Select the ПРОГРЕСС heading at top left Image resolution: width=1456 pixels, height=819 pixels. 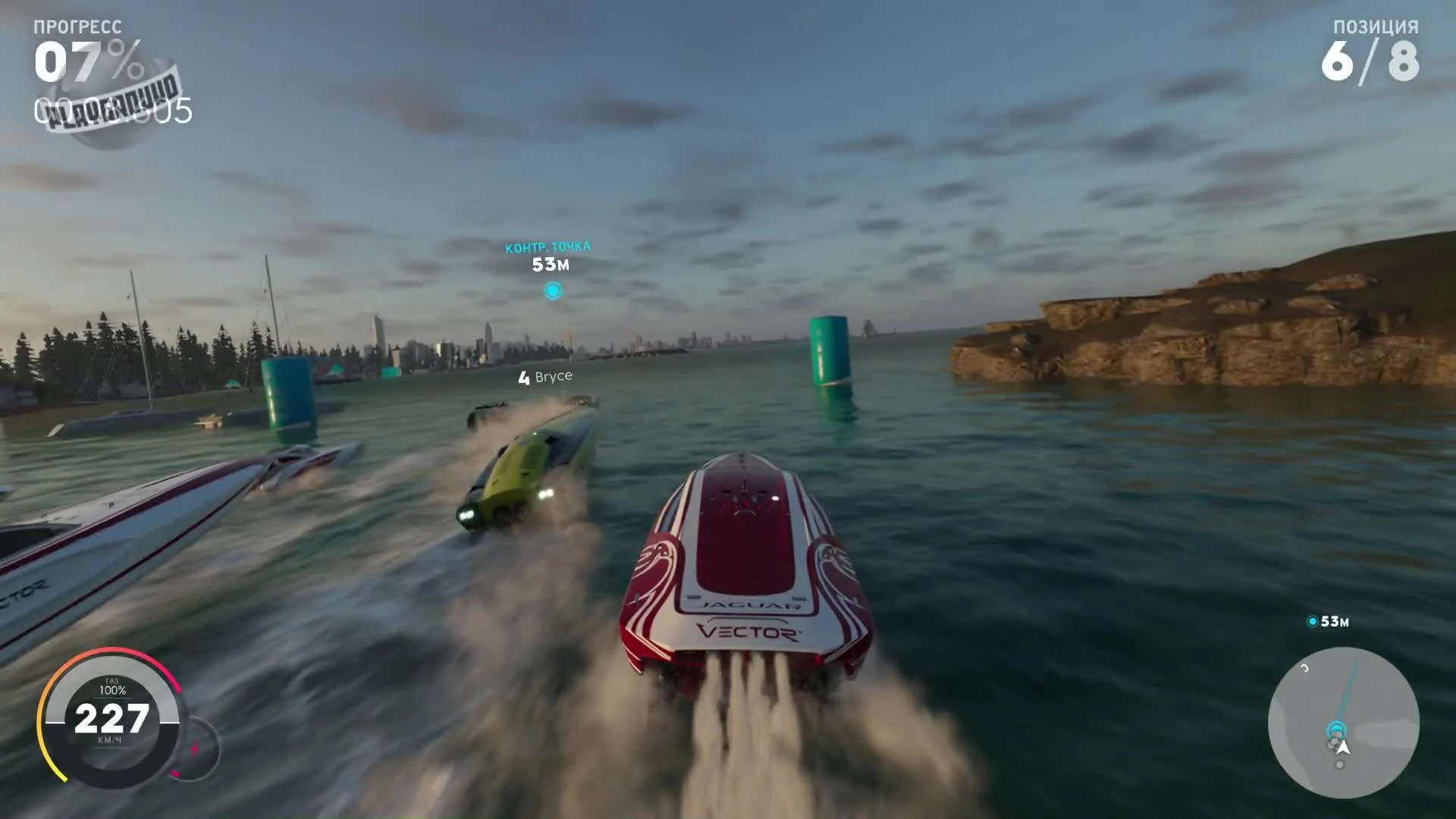click(78, 24)
